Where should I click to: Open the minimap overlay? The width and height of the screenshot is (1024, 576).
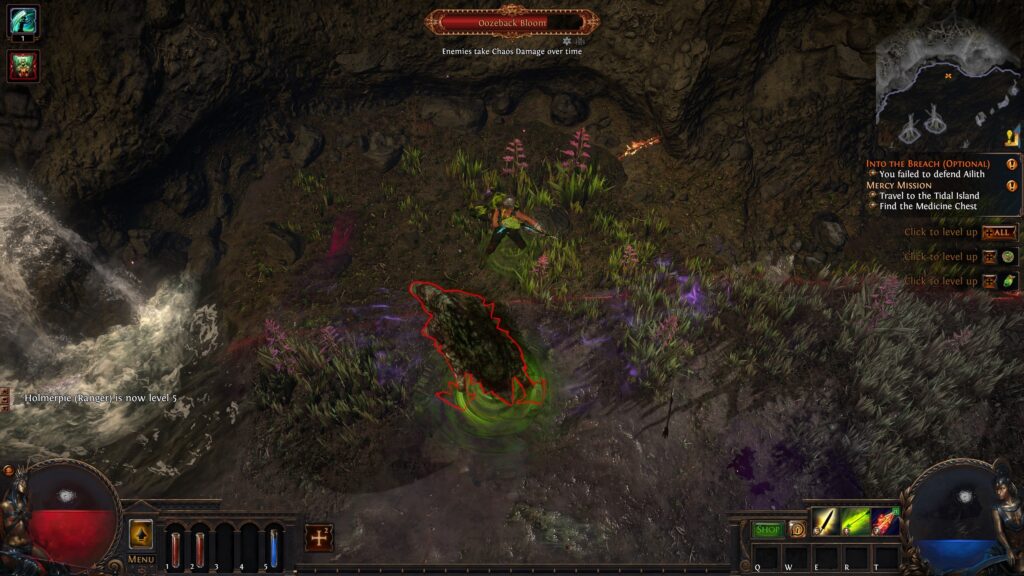tap(946, 85)
